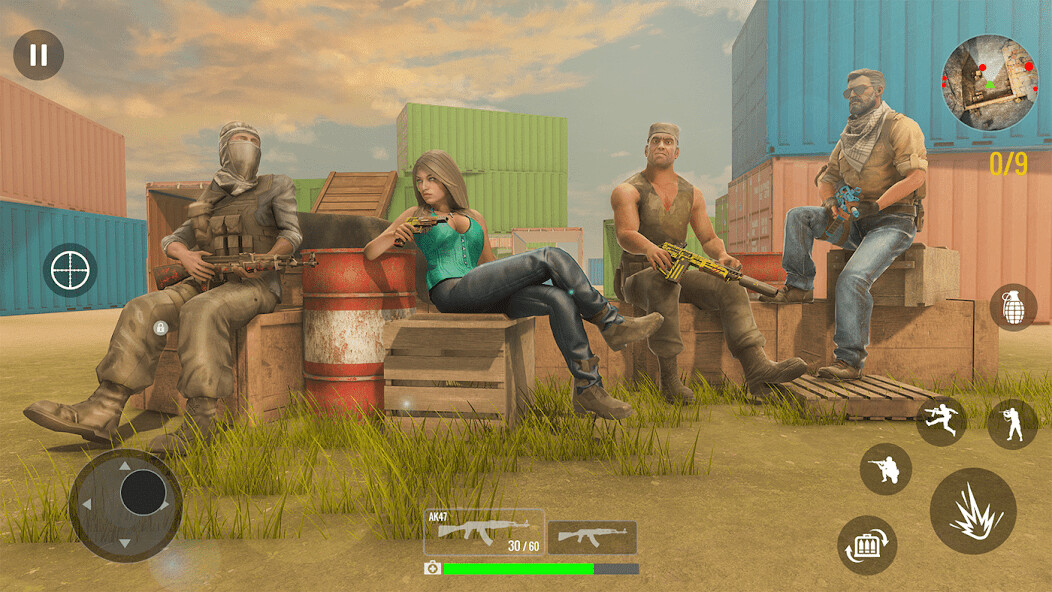Reload with the magazine reload button
This screenshot has height=592, width=1052.
(867, 545)
